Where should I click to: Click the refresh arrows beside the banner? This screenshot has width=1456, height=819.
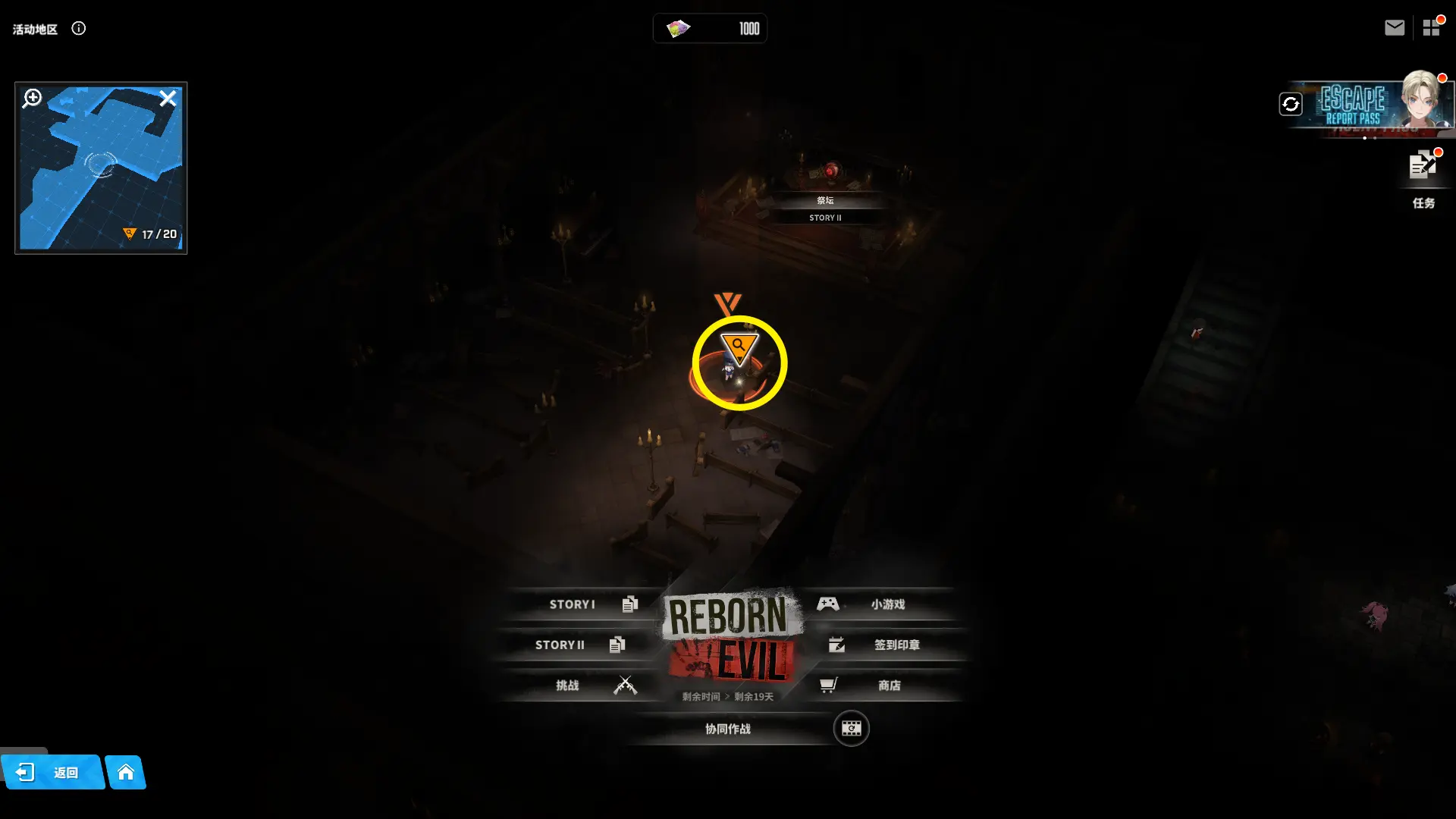1291,104
